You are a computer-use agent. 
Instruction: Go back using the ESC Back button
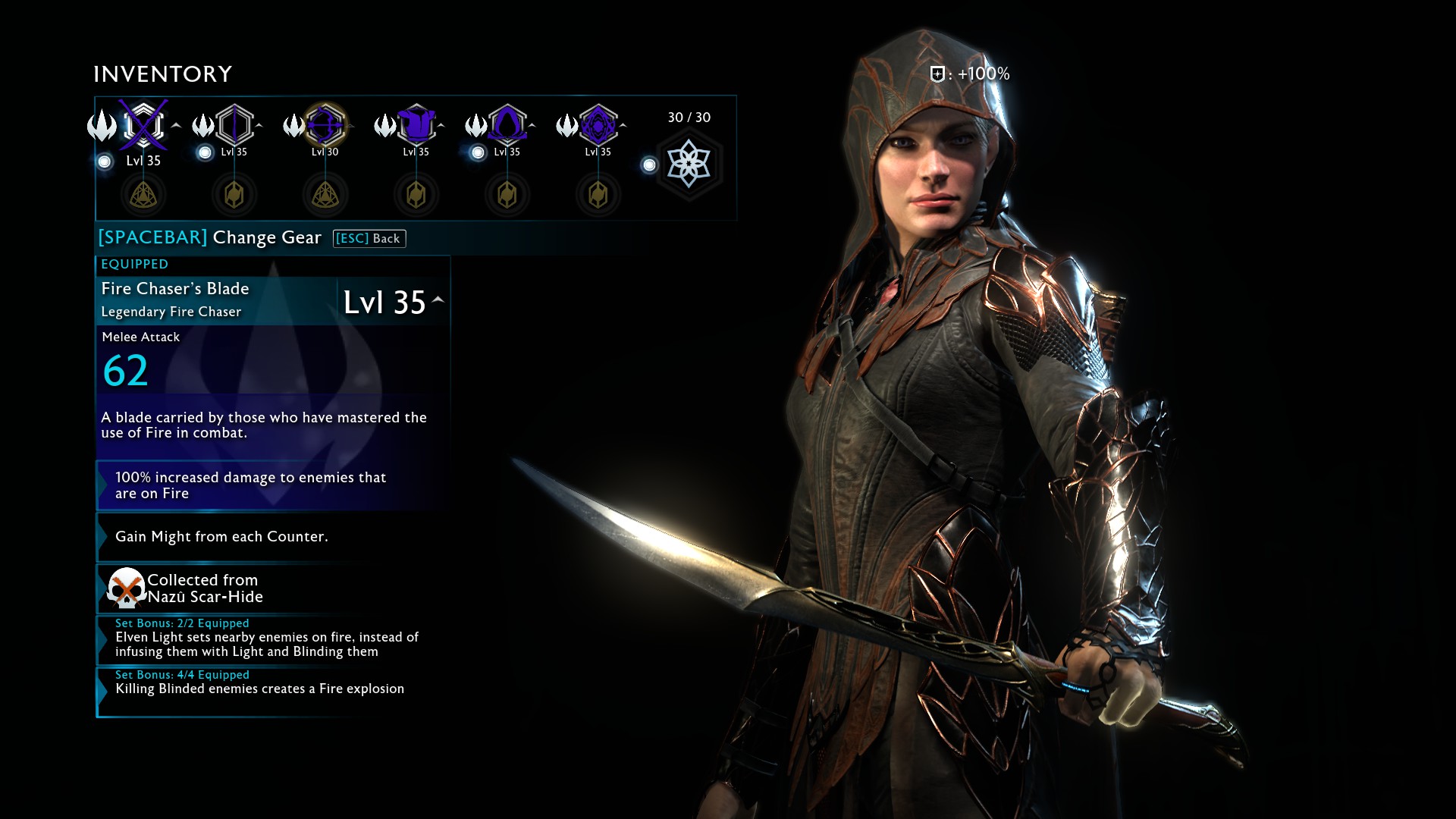(x=369, y=239)
